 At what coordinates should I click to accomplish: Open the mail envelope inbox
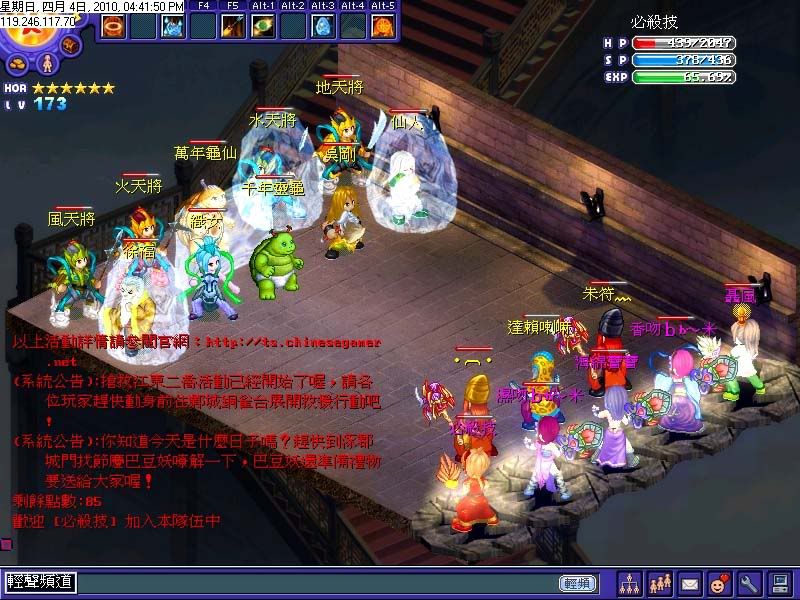click(x=690, y=582)
